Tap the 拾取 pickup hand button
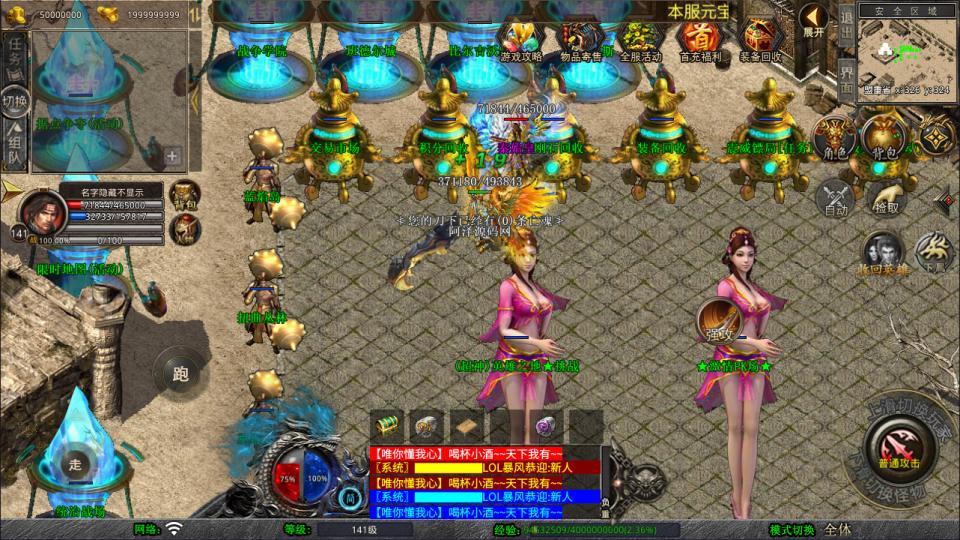This screenshot has height=540, width=960. coord(885,196)
